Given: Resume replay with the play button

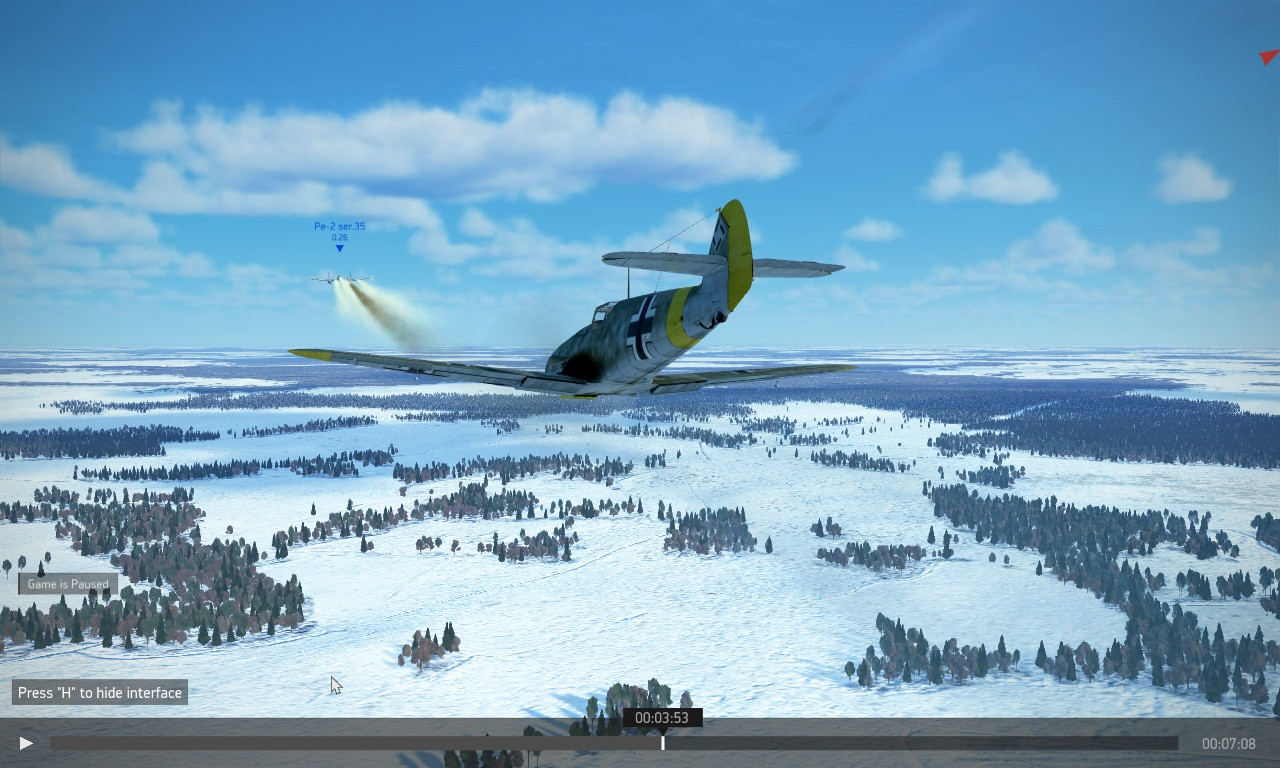Looking at the screenshot, I should 26,743.
